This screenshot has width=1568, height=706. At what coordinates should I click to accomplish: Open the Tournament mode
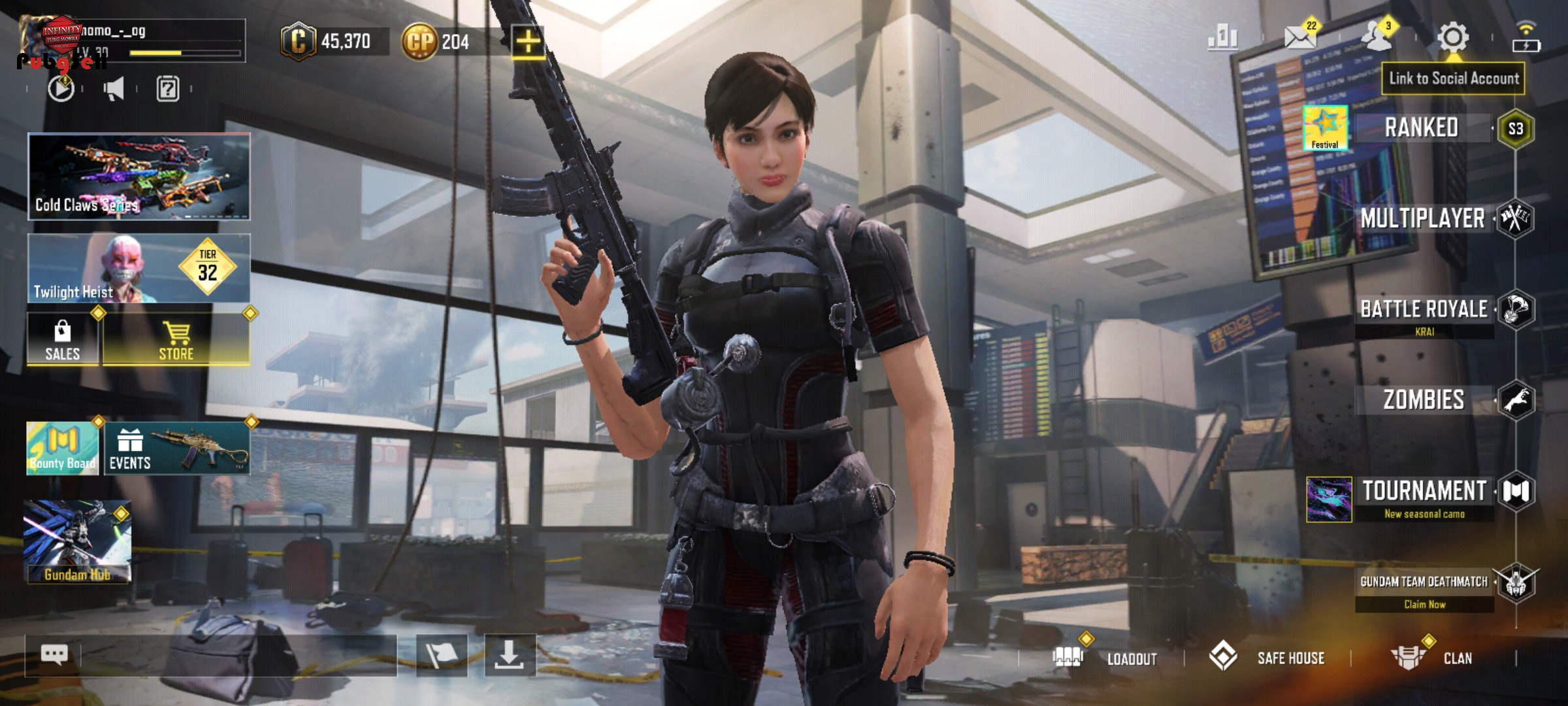pos(1424,492)
